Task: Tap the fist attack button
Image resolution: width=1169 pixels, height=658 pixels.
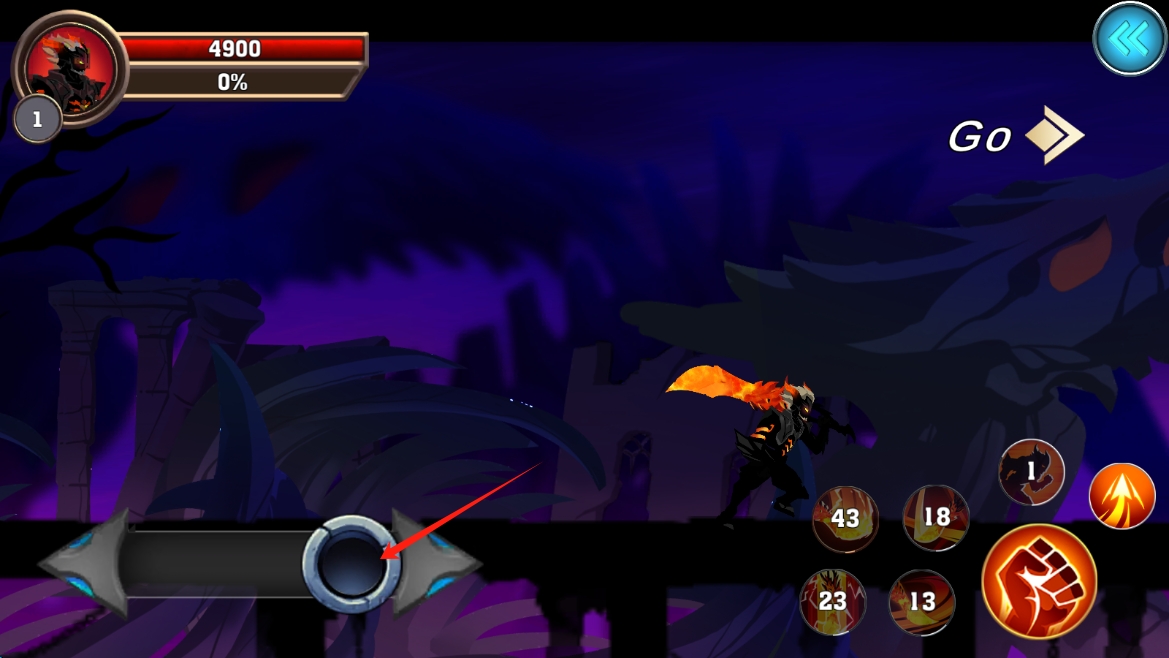Action: pos(1039,581)
